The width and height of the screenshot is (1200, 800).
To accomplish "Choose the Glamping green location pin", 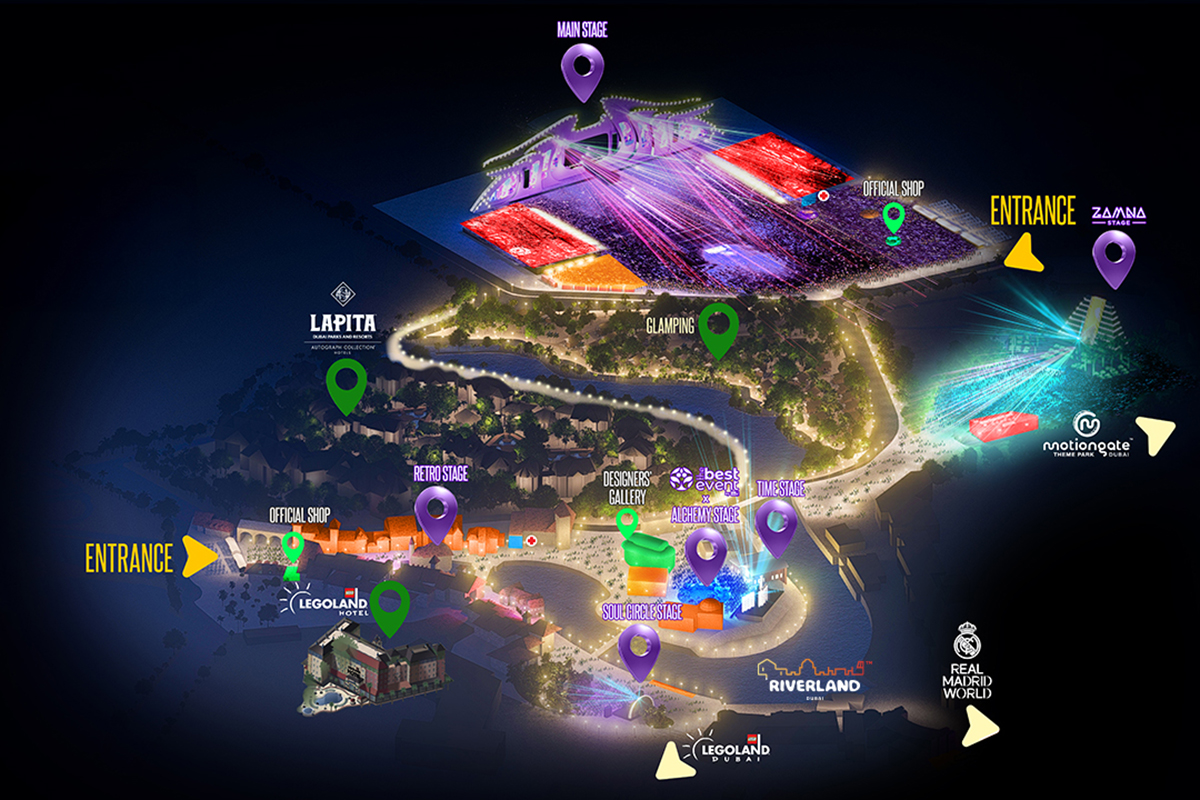I will click(718, 327).
